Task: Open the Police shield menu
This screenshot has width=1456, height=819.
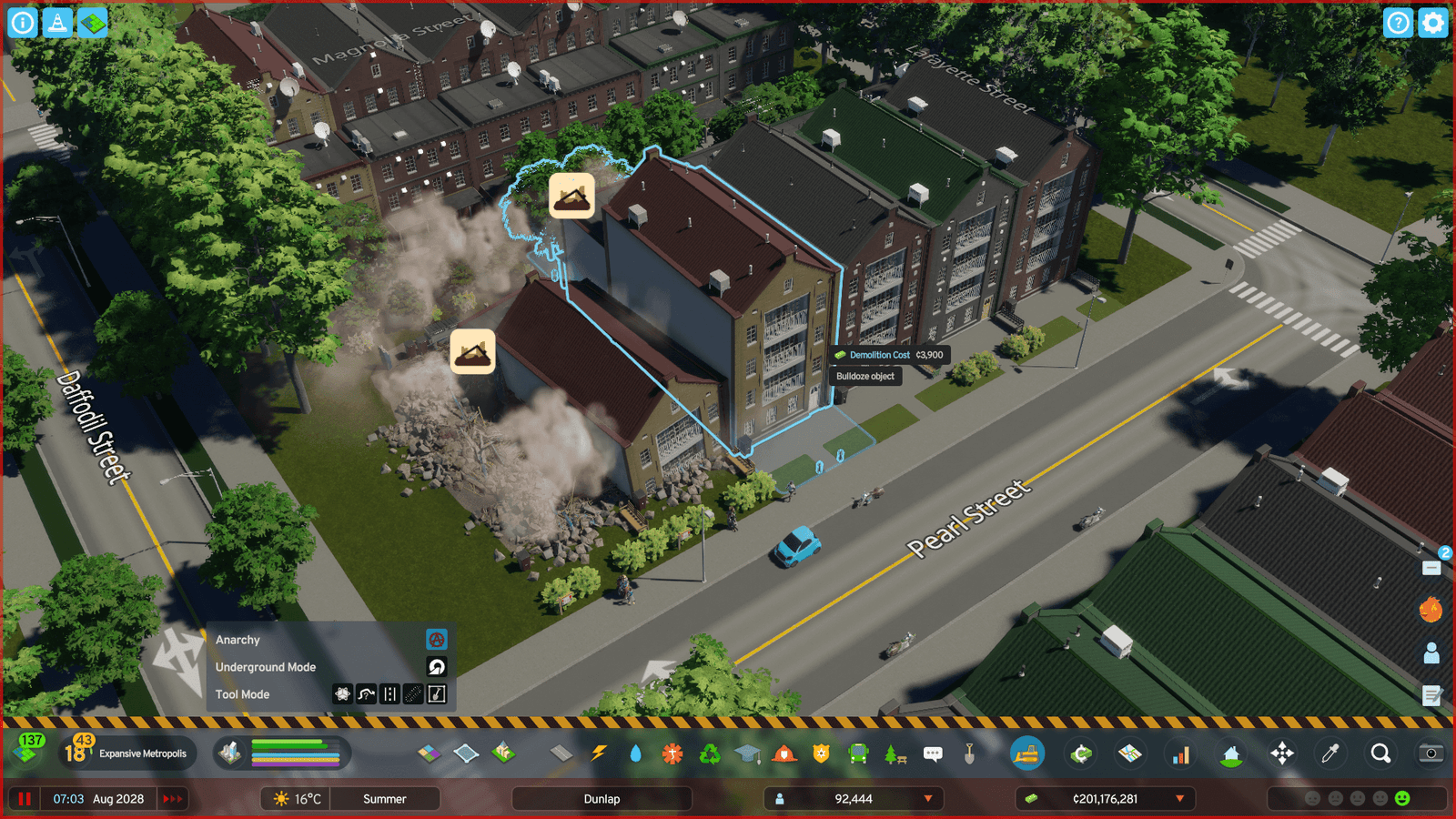Action: click(821, 753)
